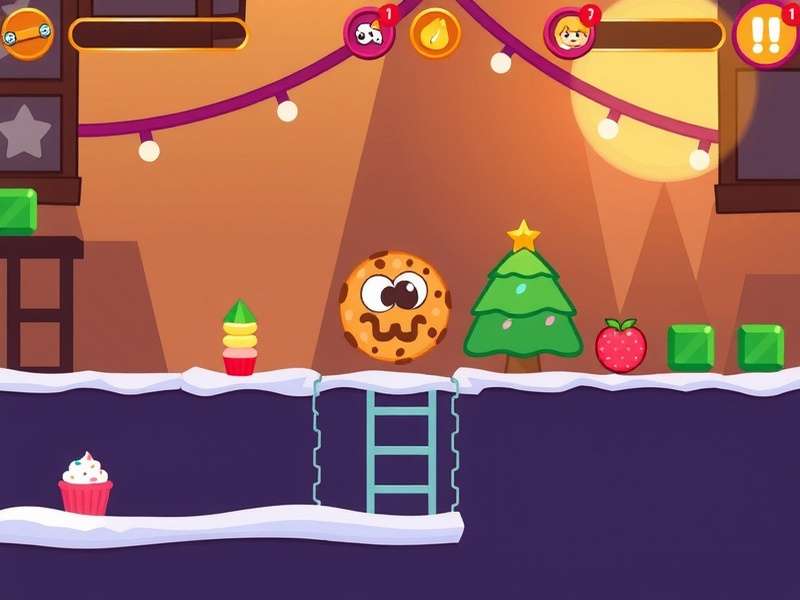Image resolution: width=800 pixels, height=600 pixels.
Task: Tap the orange goggles icon button
Action: pos(27,33)
